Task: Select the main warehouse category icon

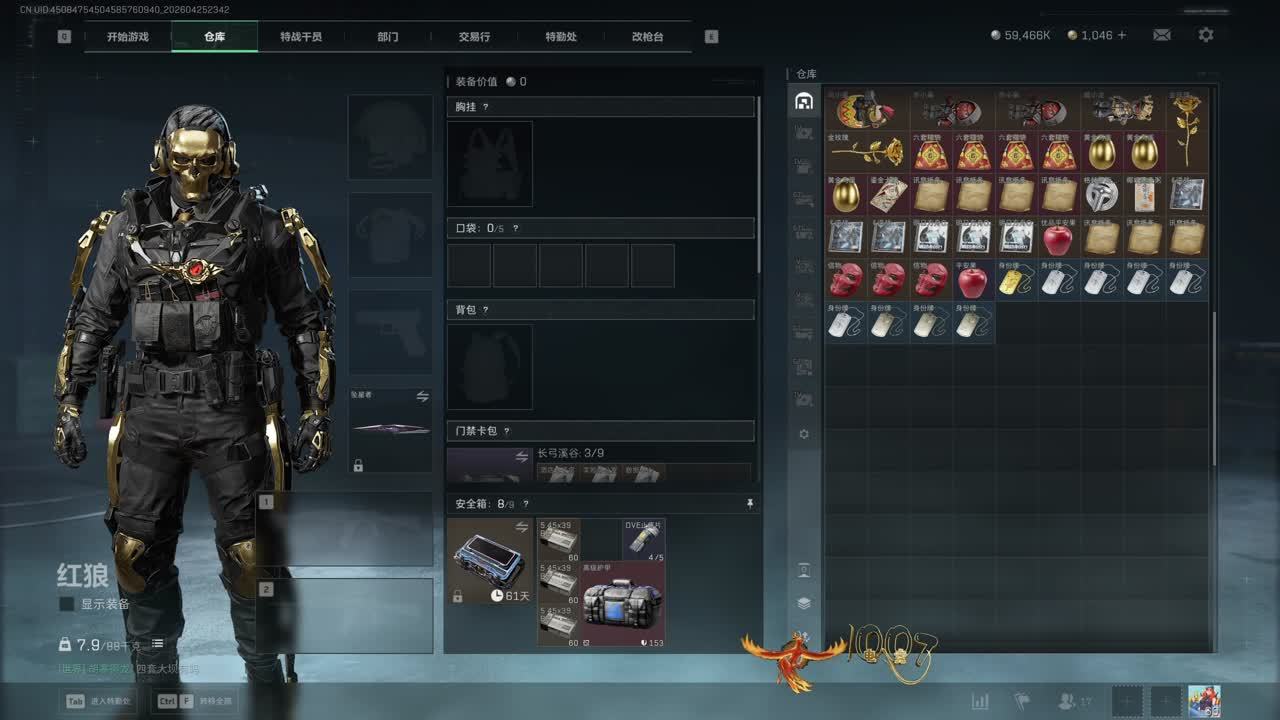Action: (803, 101)
